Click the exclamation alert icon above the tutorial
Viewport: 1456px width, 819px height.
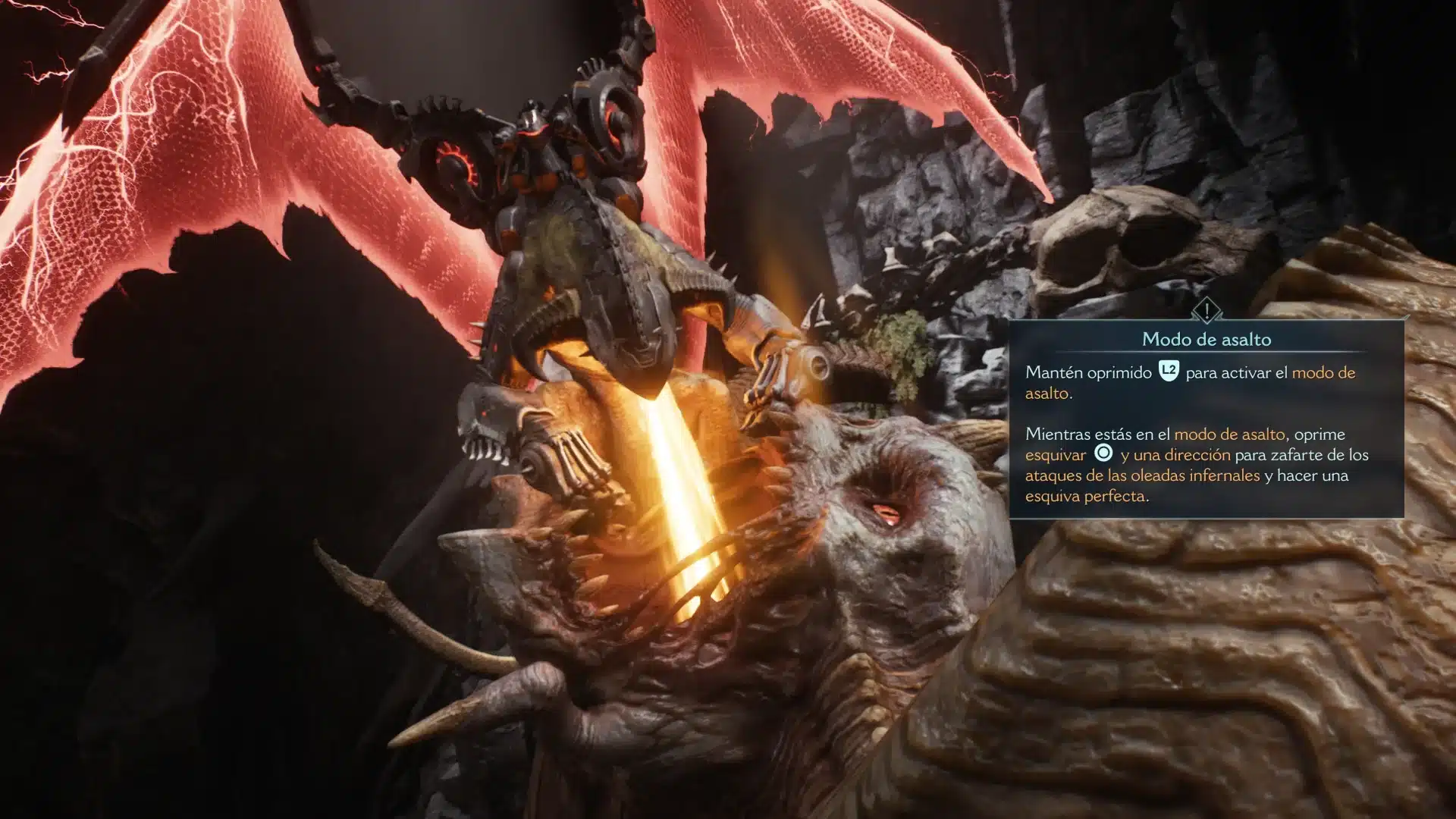click(x=1206, y=310)
